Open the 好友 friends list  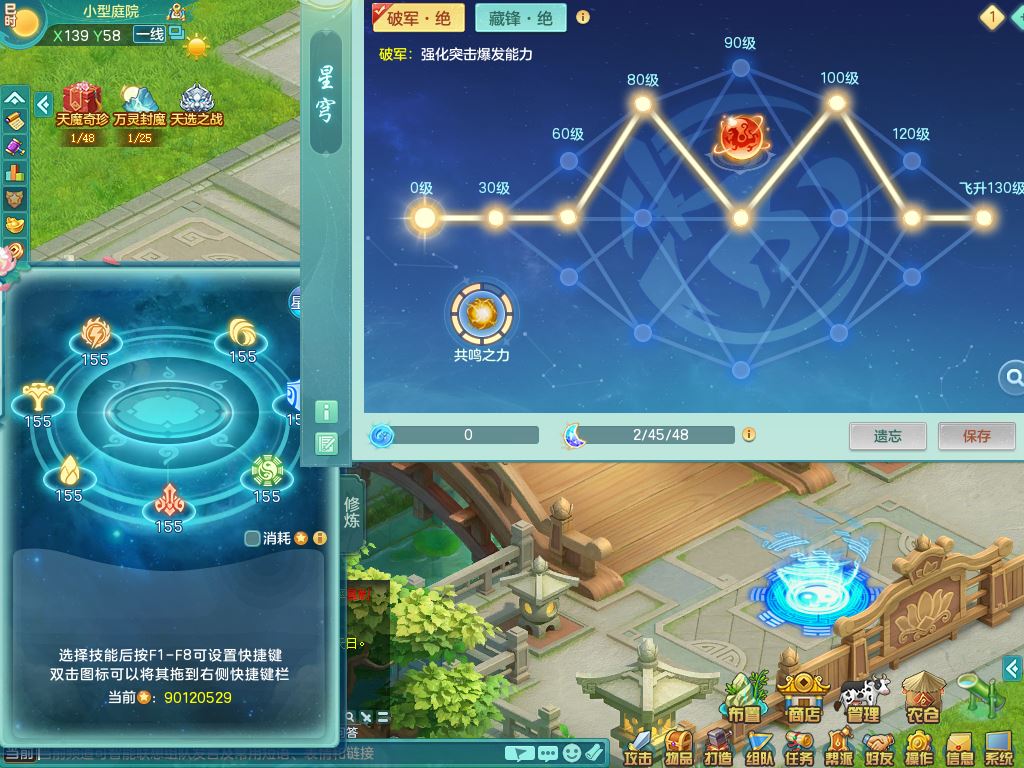pyautogui.click(x=879, y=746)
